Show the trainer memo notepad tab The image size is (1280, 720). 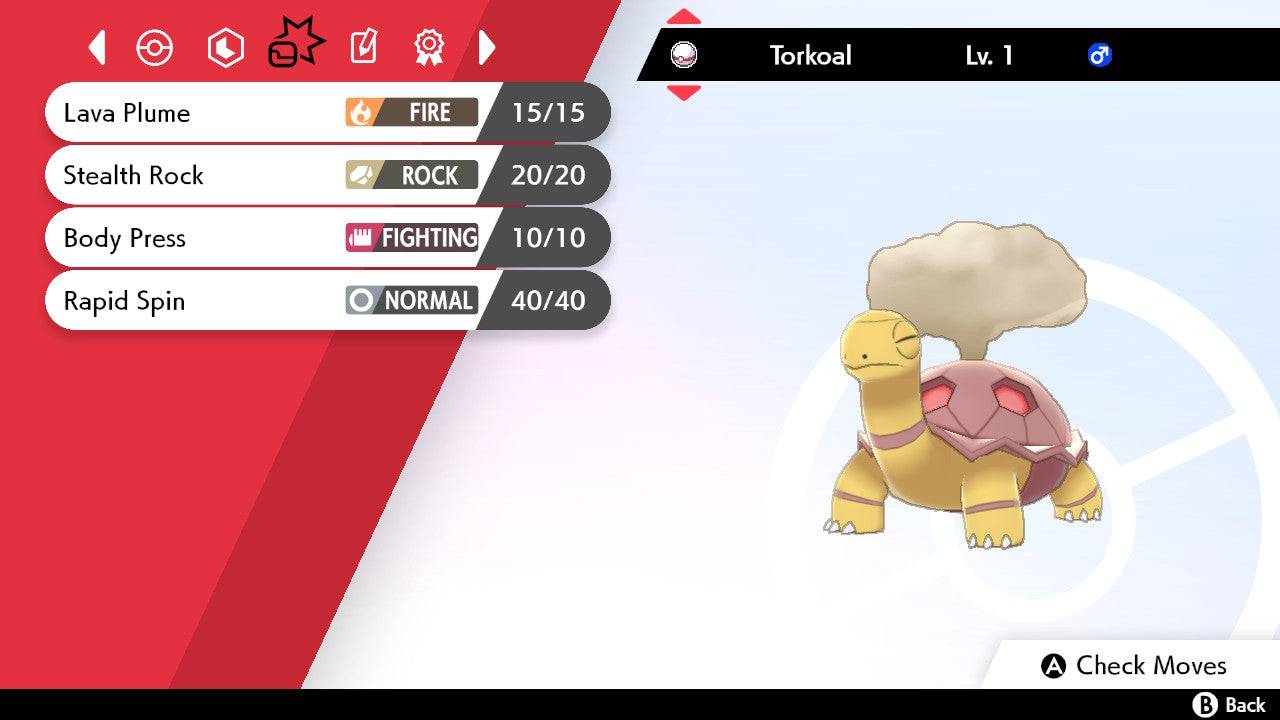click(x=364, y=47)
